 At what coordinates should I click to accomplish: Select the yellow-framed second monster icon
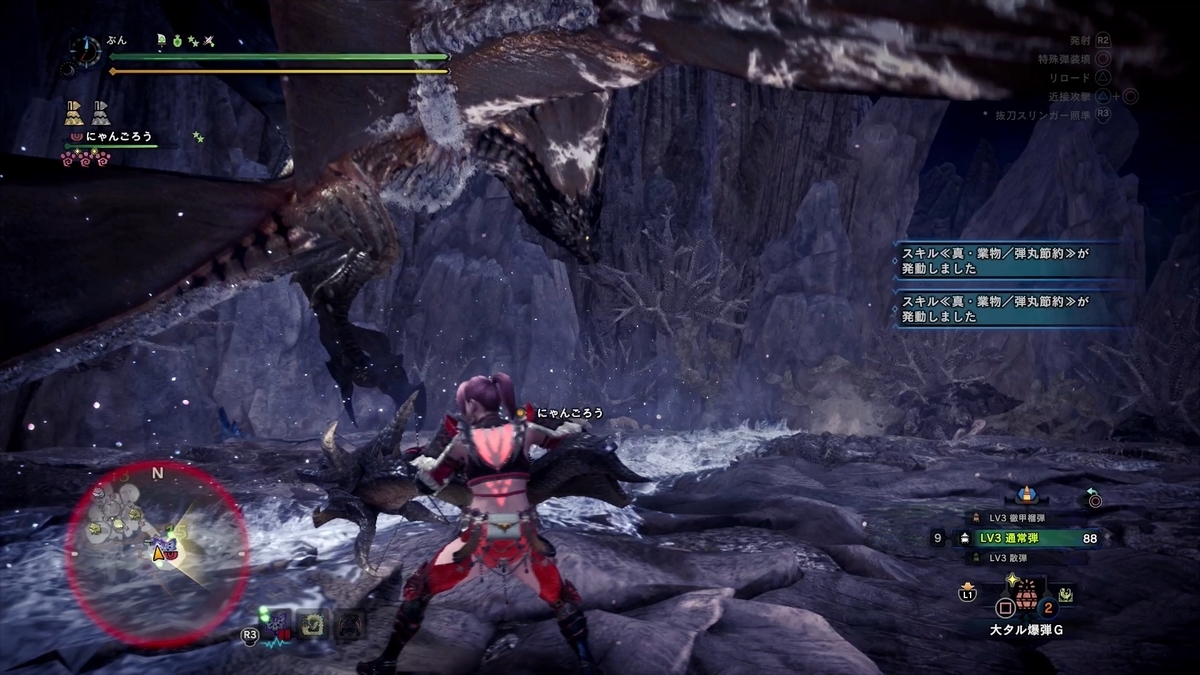pyautogui.click(x=314, y=623)
